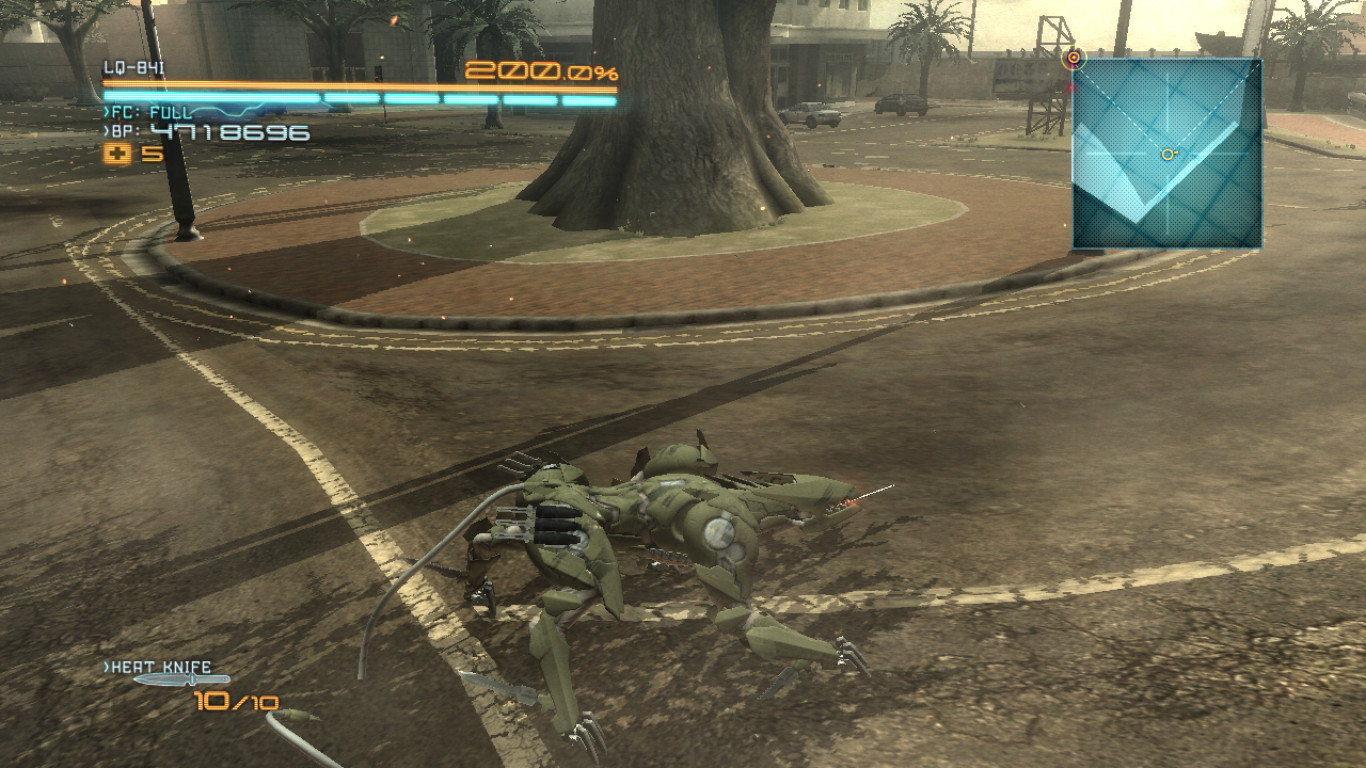This screenshot has width=1366, height=768.
Task: Click the compass ring in the minimap corner
Action: point(1074,58)
